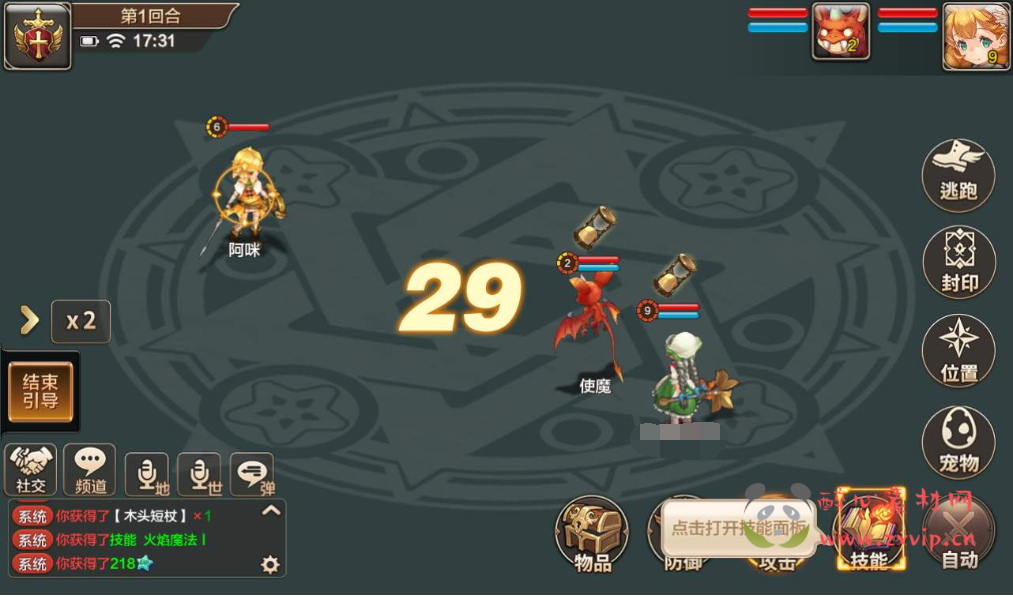This screenshot has width=1013, height=597.
Task: Activate the 地 local voice microphone
Action: click(147, 473)
